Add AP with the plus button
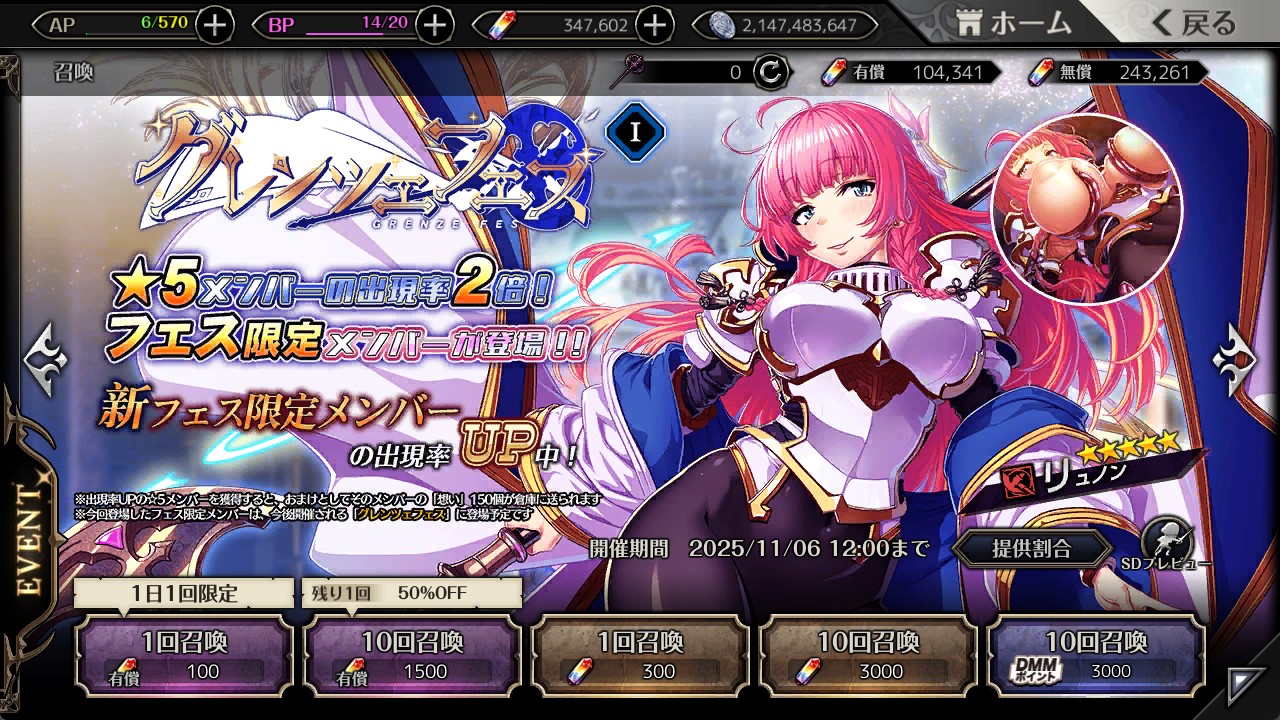 (215, 25)
